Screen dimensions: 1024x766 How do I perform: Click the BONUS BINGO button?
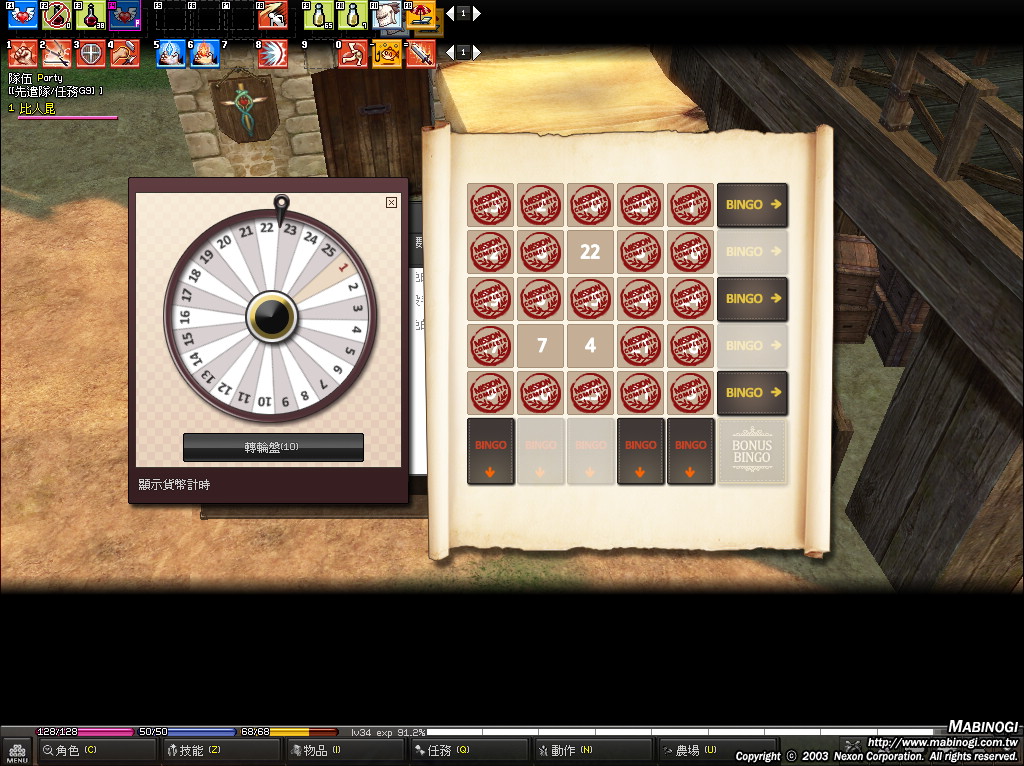pos(752,452)
